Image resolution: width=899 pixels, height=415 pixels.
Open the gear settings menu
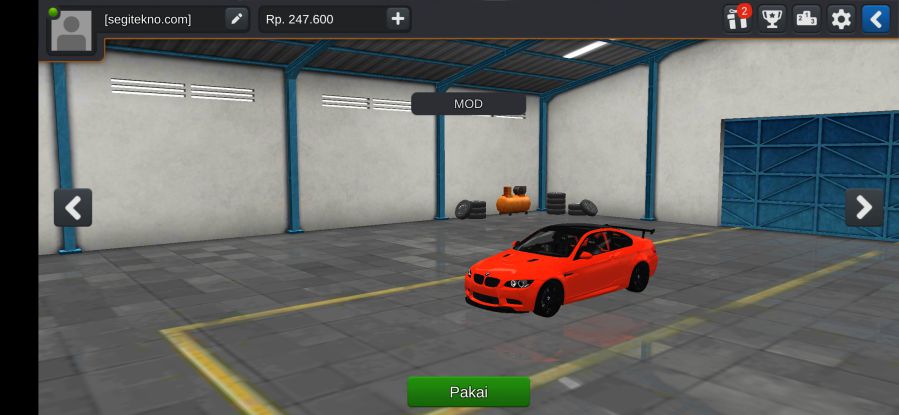coord(841,19)
